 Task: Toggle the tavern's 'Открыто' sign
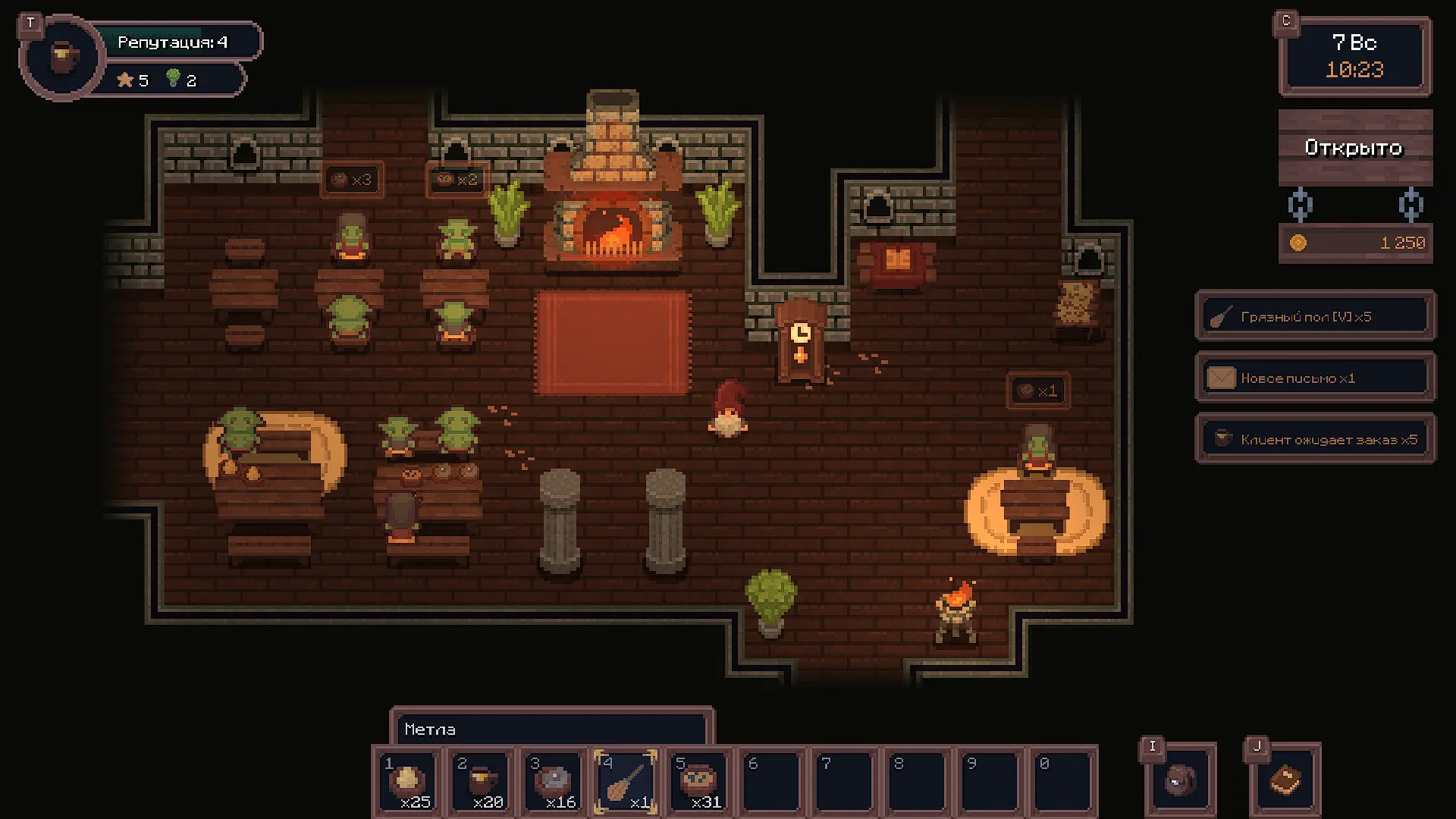(x=1354, y=148)
